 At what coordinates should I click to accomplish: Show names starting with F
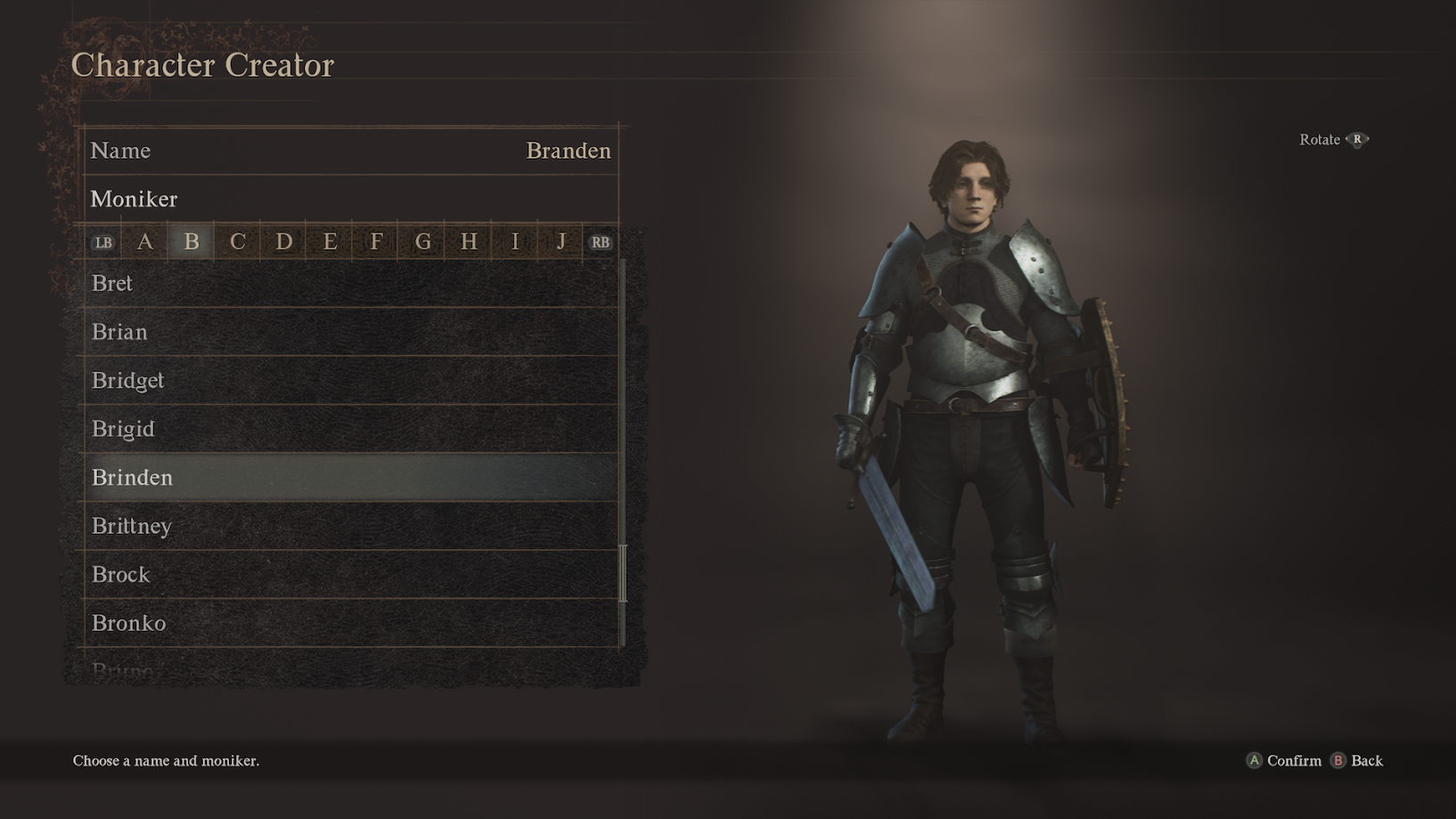[376, 242]
